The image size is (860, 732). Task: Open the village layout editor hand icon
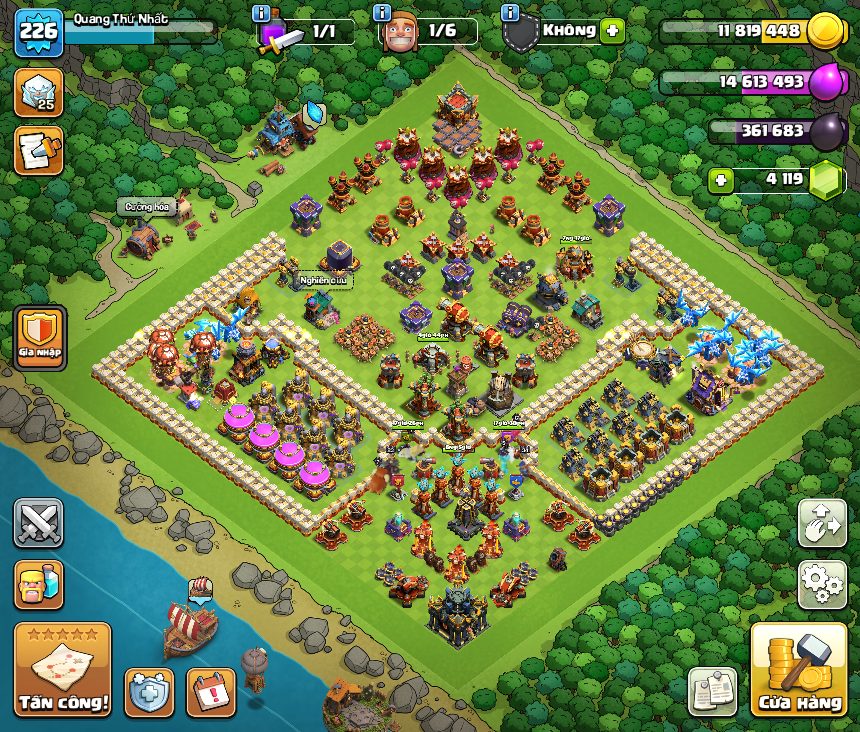tap(821, 523)
